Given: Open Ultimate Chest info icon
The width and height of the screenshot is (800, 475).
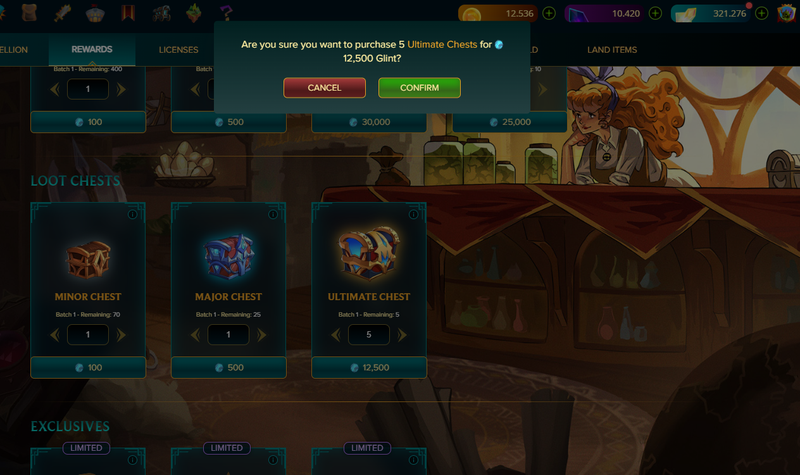Looking at the screenshot, I should pos(414,215).
